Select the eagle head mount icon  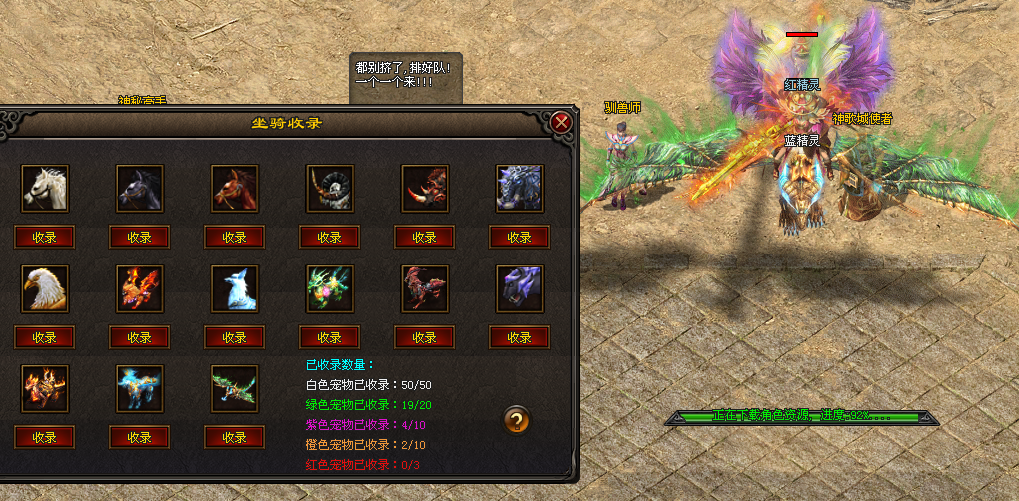pos(45,289)
